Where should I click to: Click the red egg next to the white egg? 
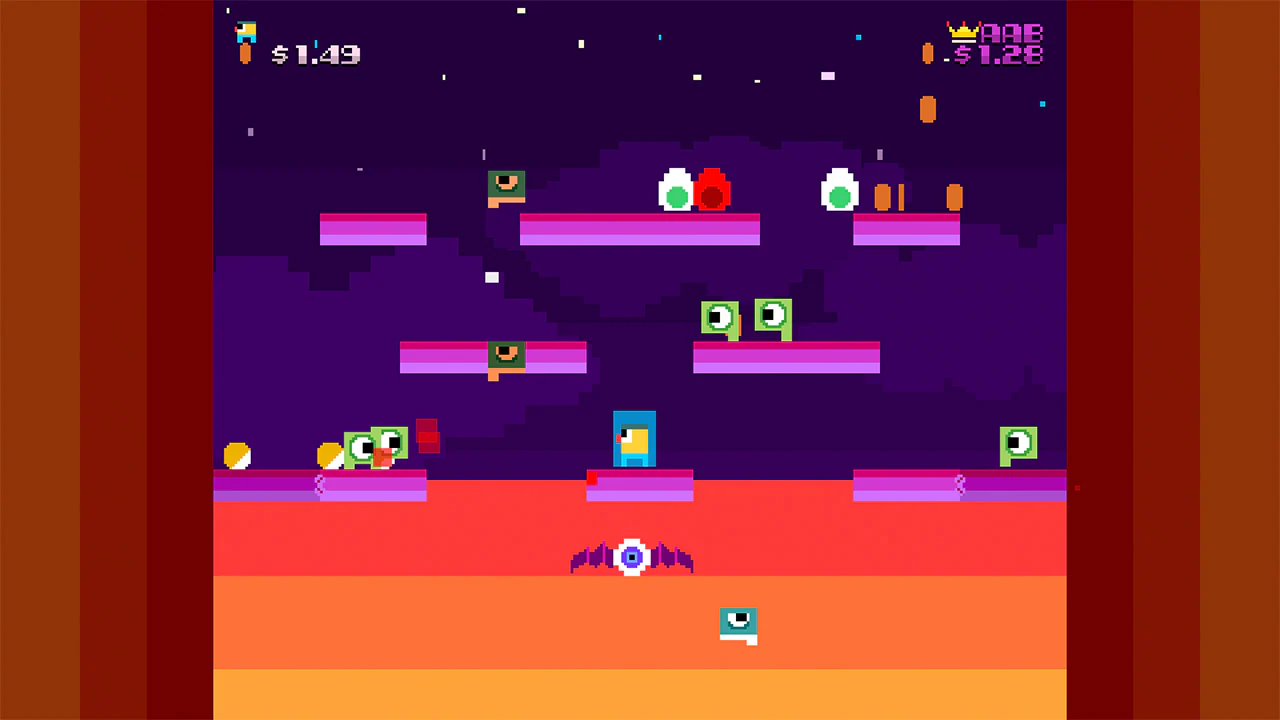click(x=711, y=192)
